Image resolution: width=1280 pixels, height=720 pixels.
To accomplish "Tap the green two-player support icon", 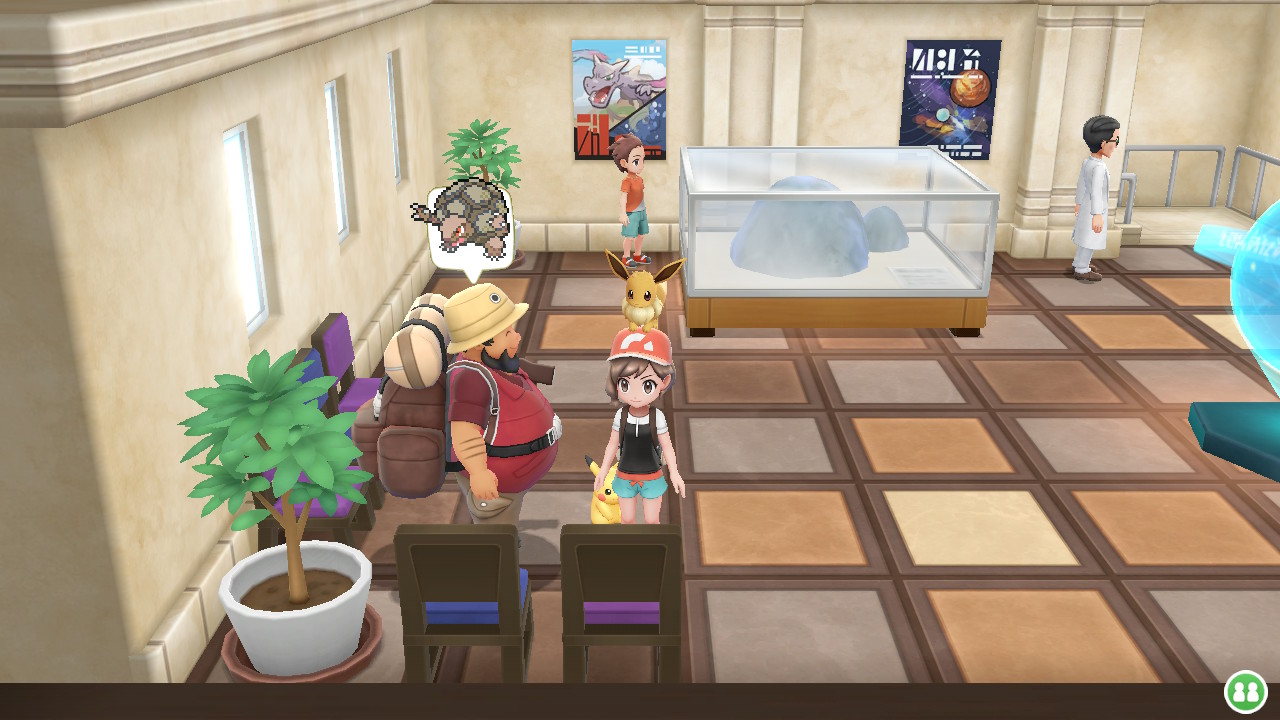I will [1245, 691].
